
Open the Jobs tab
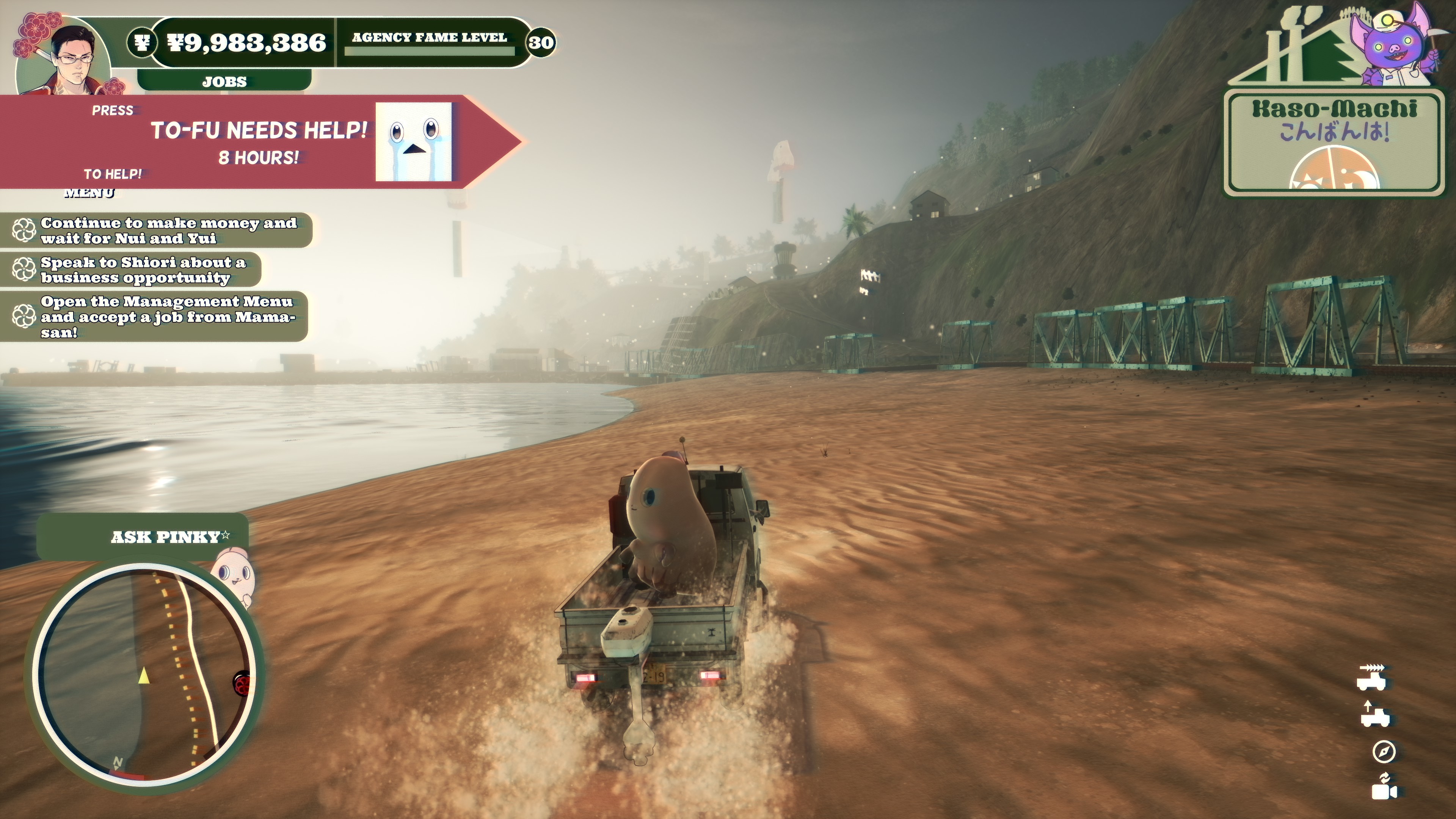[224, 82]
